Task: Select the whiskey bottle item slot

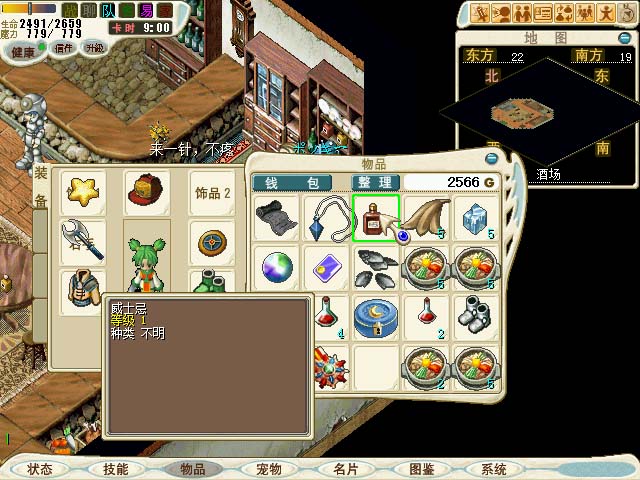Action: 376,218
